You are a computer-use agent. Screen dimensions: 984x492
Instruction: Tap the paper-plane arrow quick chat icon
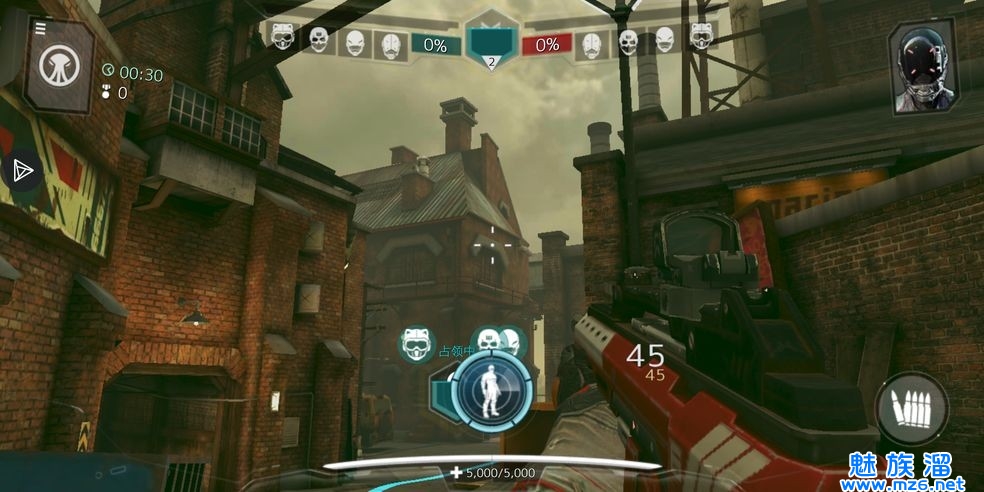(x=22, y=170)
